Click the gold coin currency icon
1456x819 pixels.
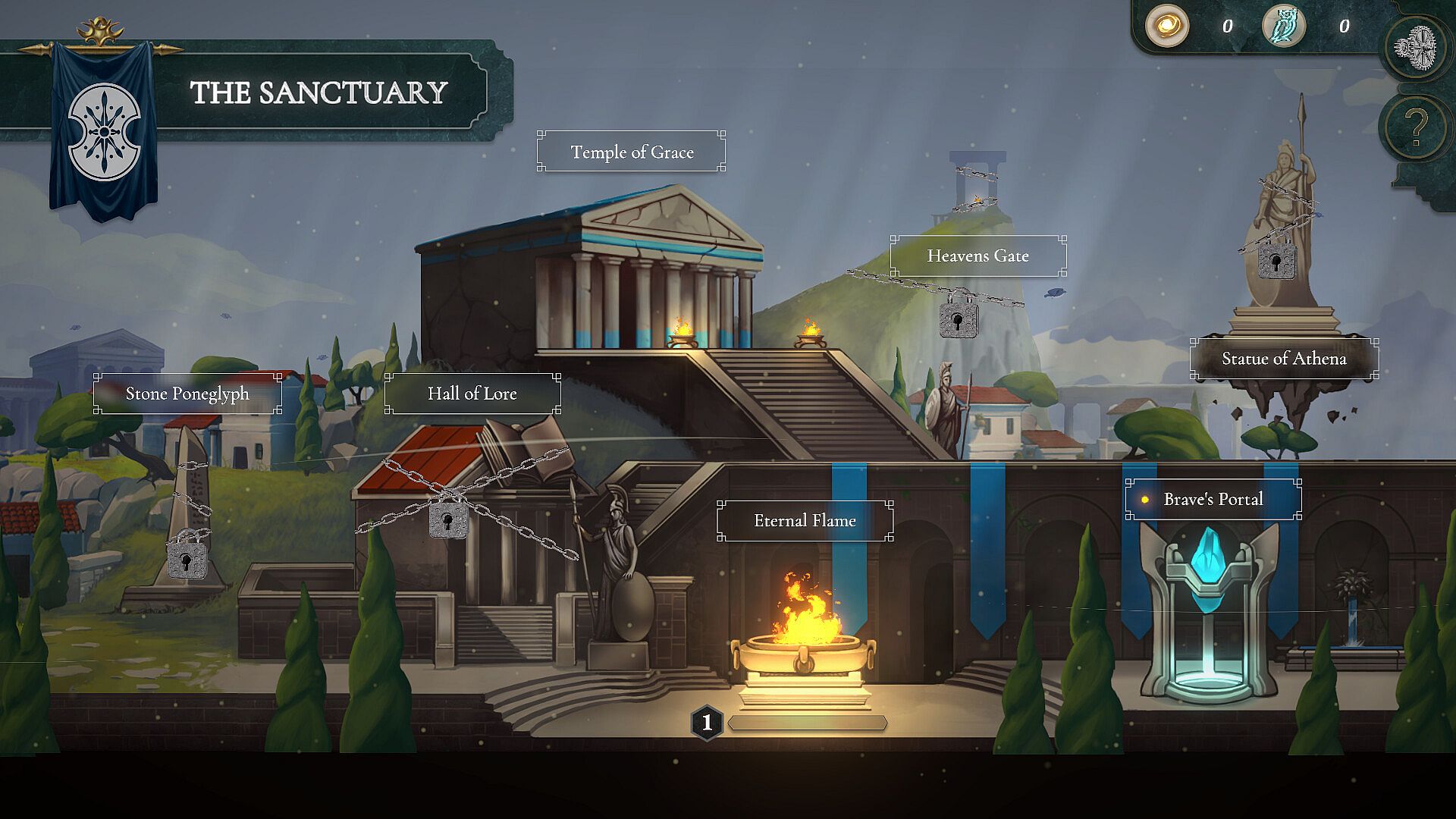1166,27
